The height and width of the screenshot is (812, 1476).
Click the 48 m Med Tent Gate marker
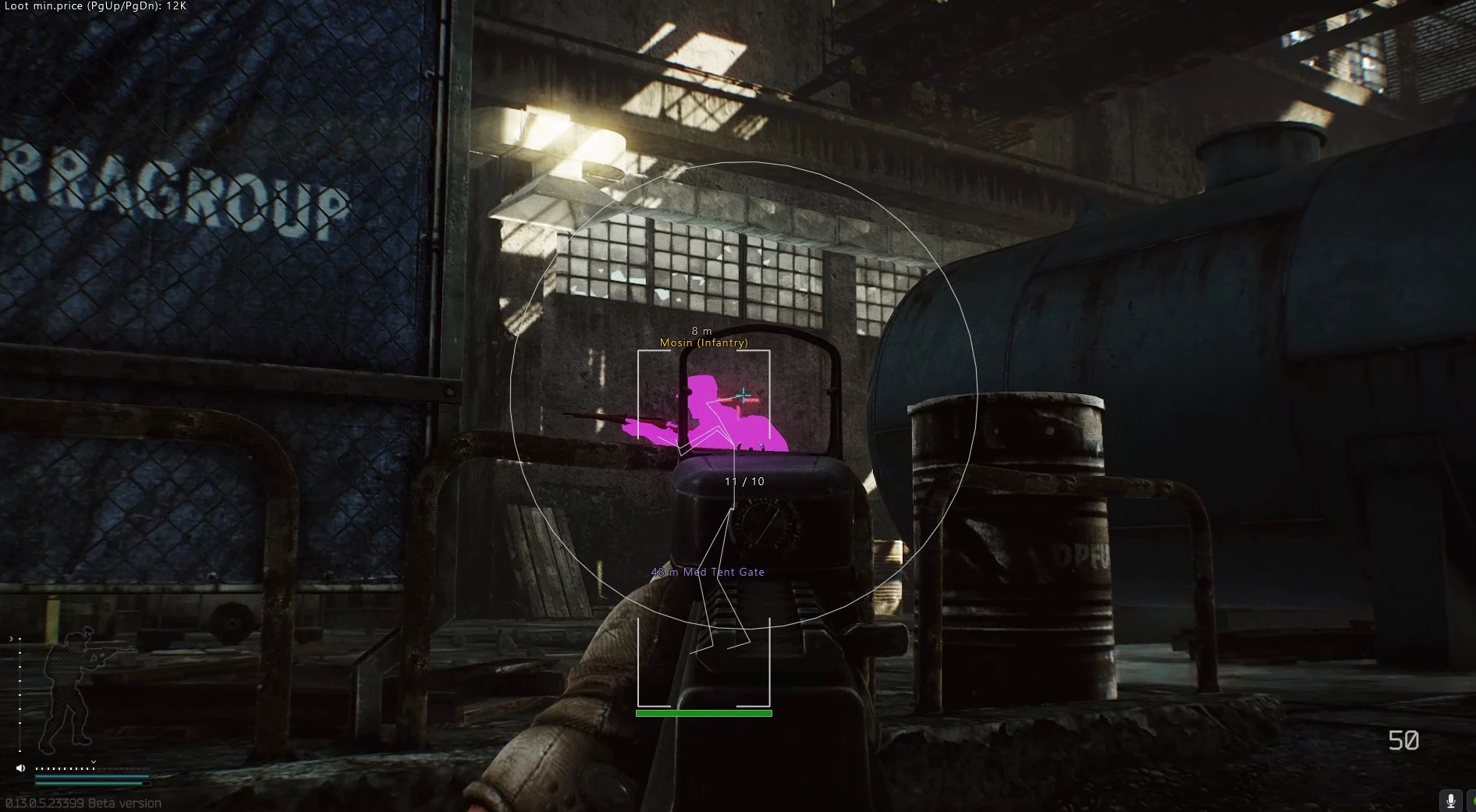tap(707, 572)
